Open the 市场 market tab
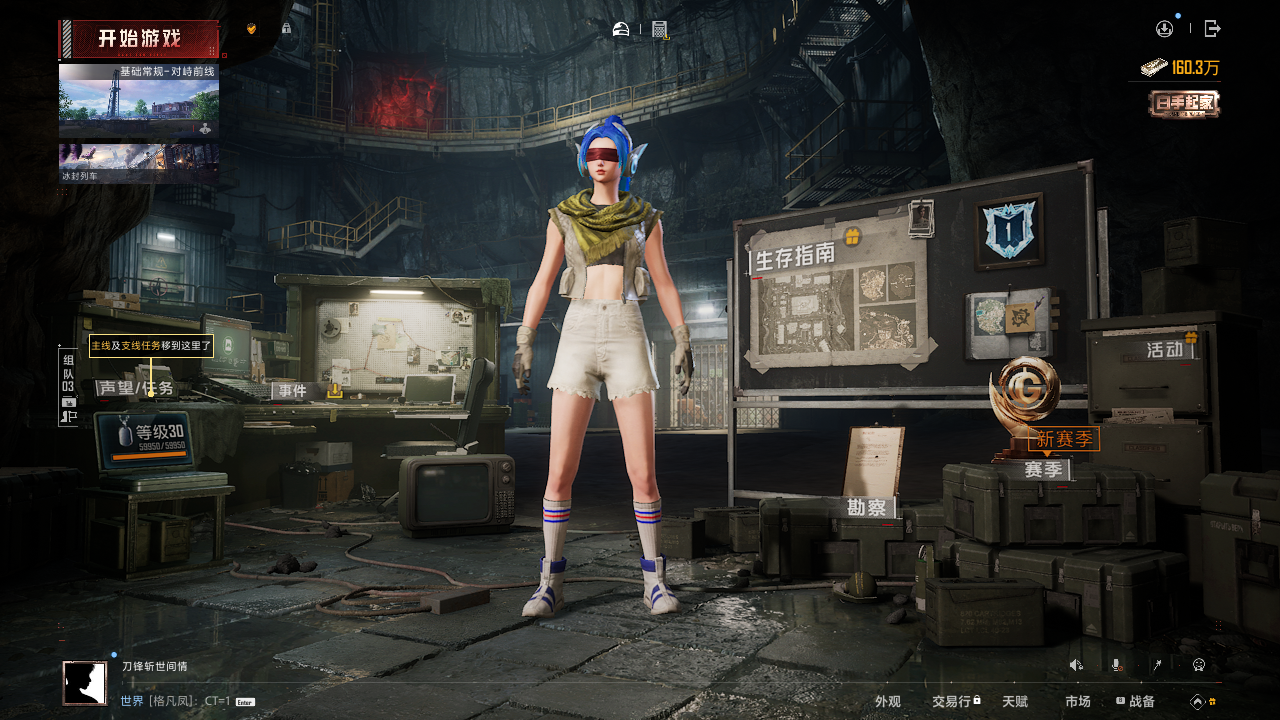The height and width of the screenshot is (720, 1280). pos(1078,702)
